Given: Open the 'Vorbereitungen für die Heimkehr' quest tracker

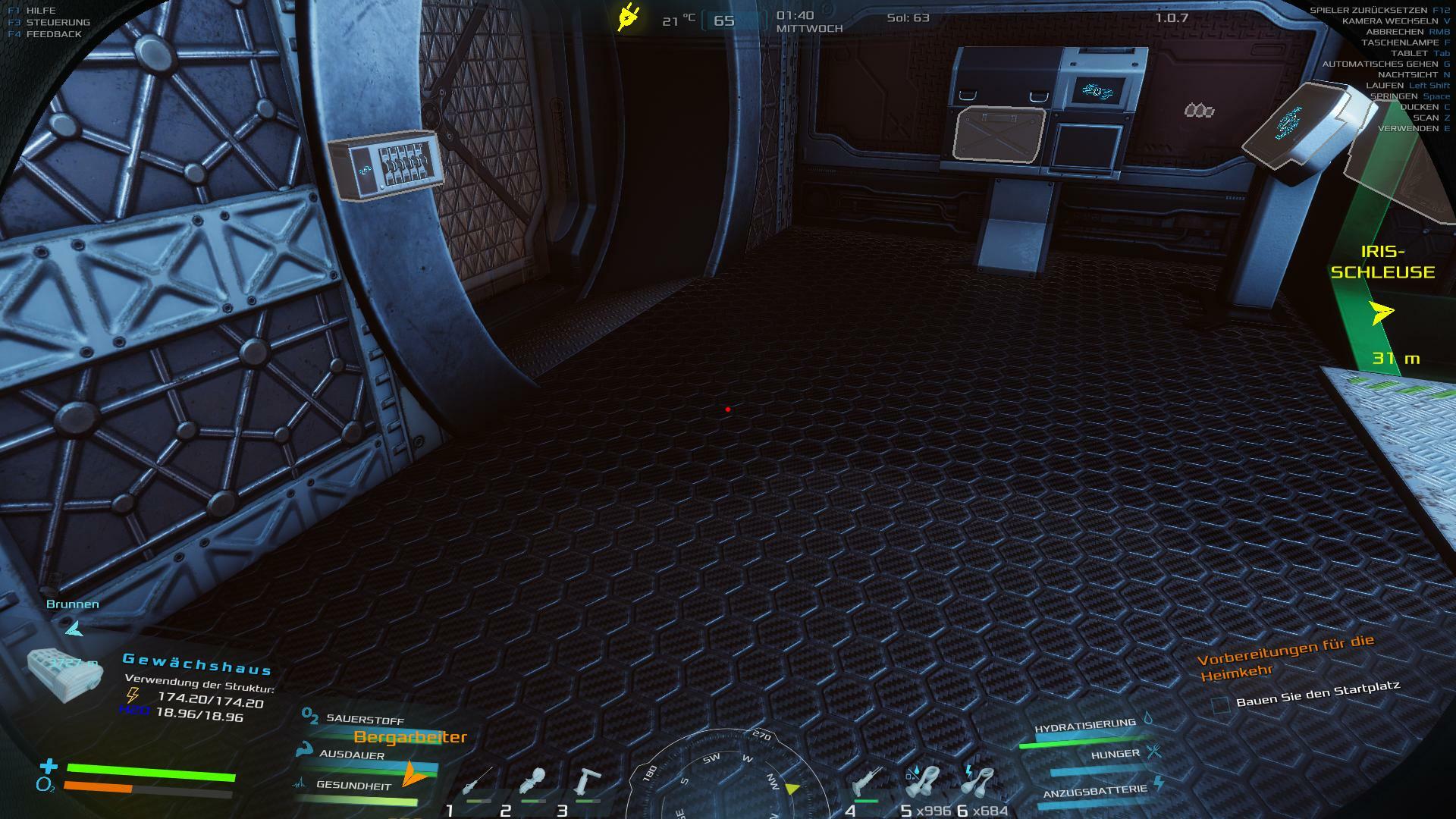Looking at the screenshot, I should point(1285,657).
